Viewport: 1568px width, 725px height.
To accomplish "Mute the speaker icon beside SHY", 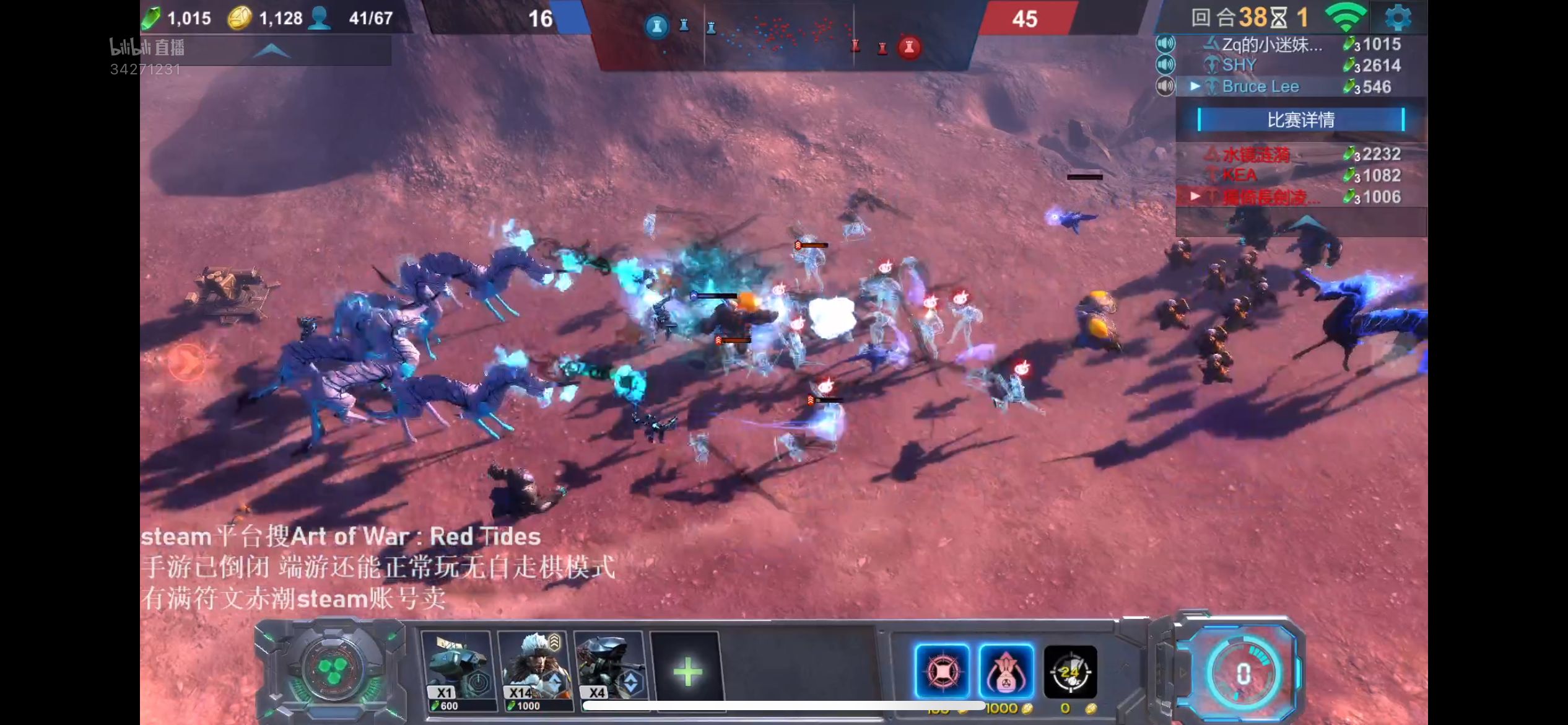I will point(1165,64).
